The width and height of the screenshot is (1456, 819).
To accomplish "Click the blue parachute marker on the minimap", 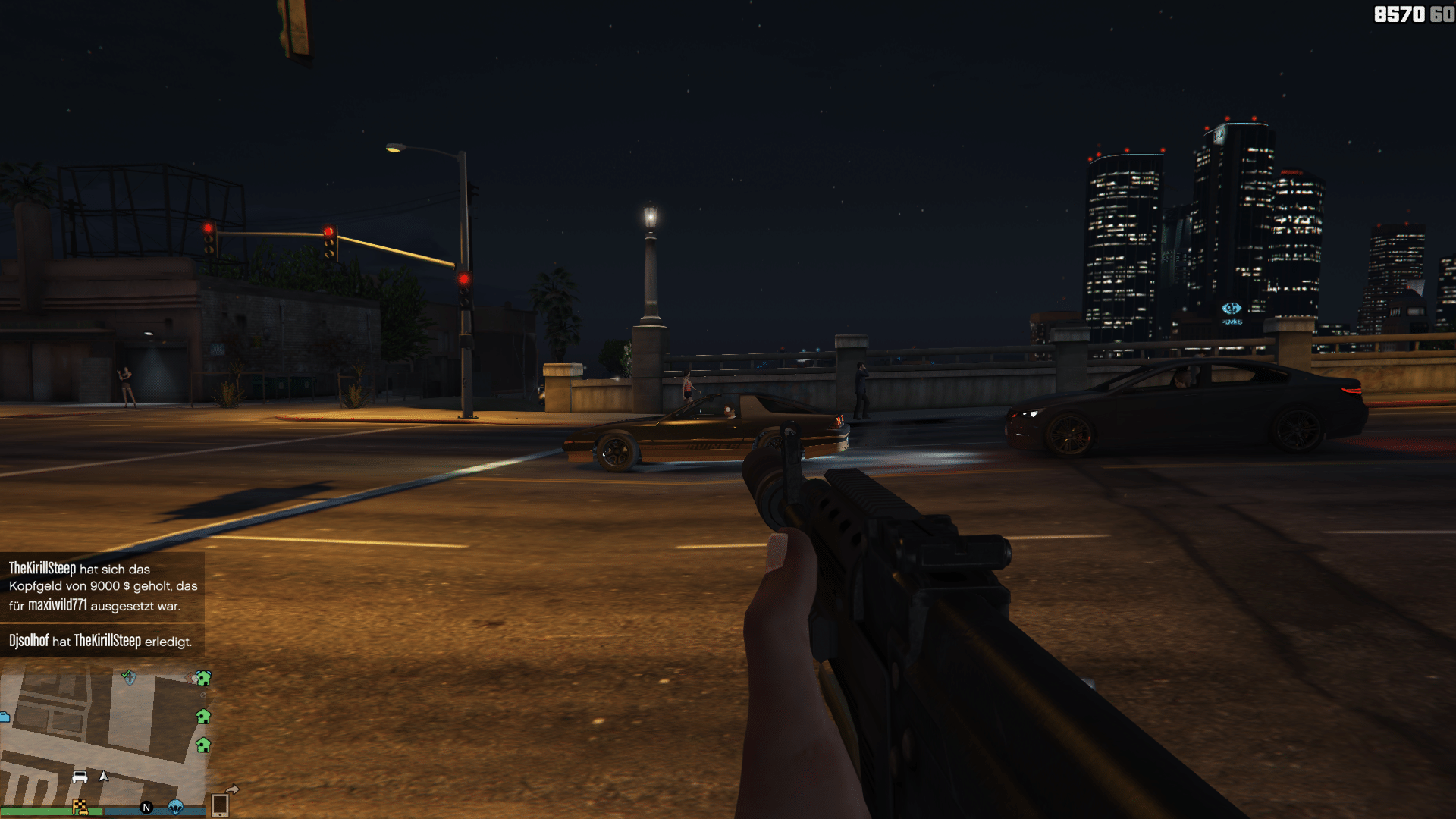I will (x=175, y=807).
